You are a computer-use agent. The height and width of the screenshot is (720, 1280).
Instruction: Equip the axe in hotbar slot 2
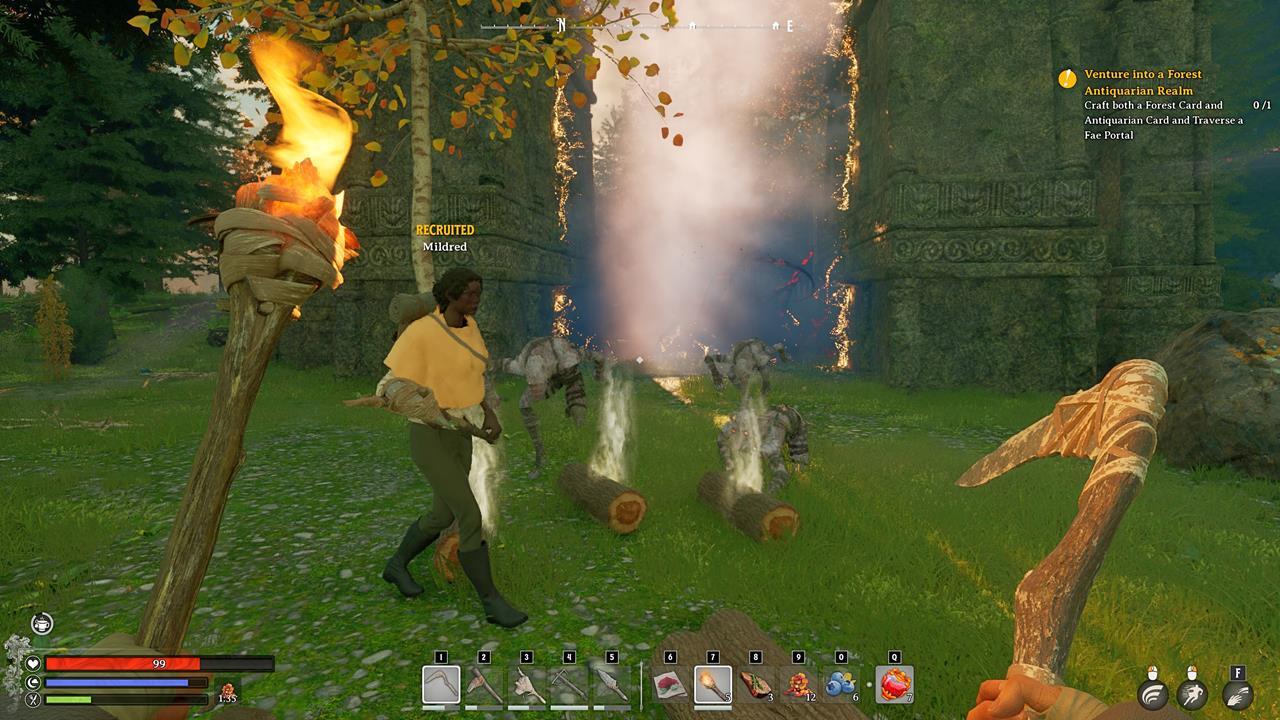484,685
